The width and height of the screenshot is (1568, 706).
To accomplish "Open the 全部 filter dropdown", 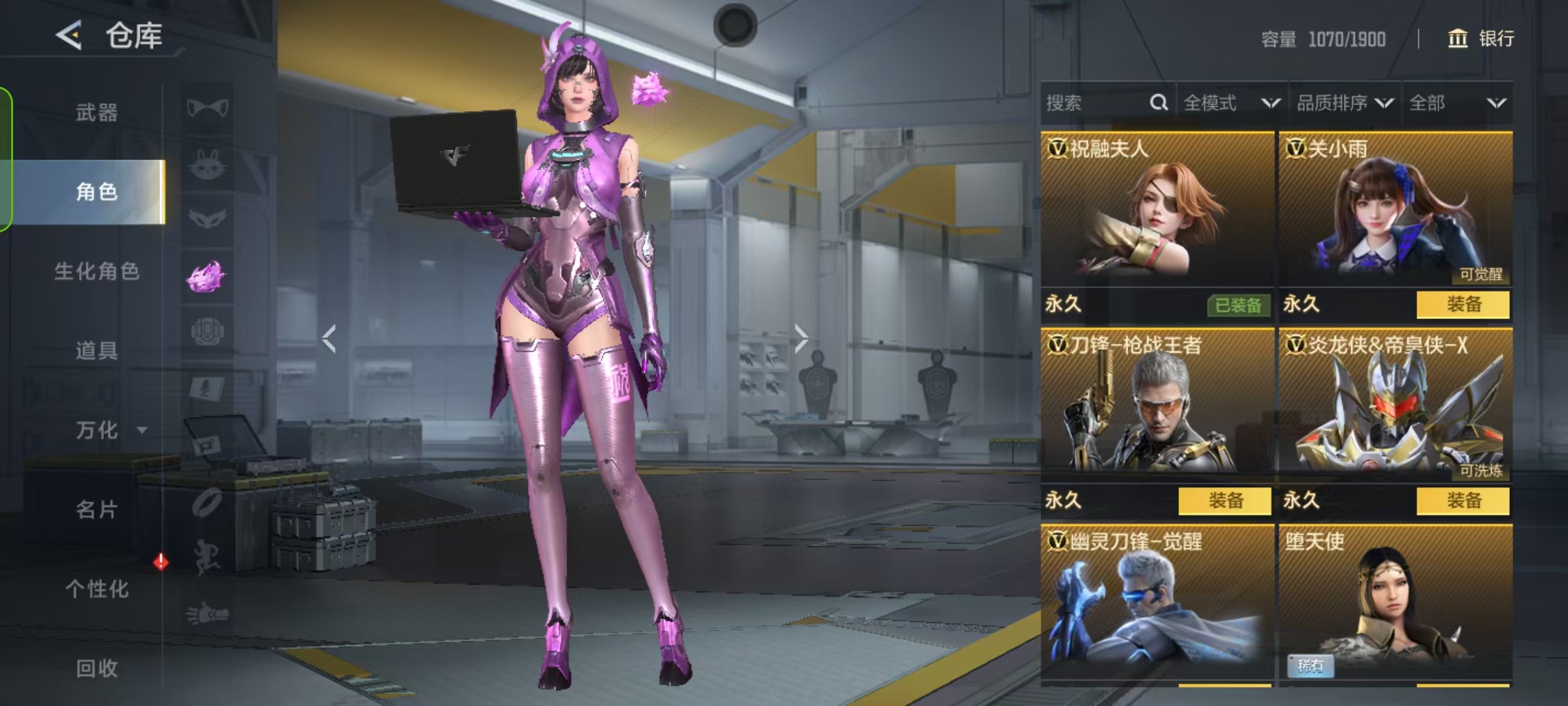I will (x=1456, y=103).
